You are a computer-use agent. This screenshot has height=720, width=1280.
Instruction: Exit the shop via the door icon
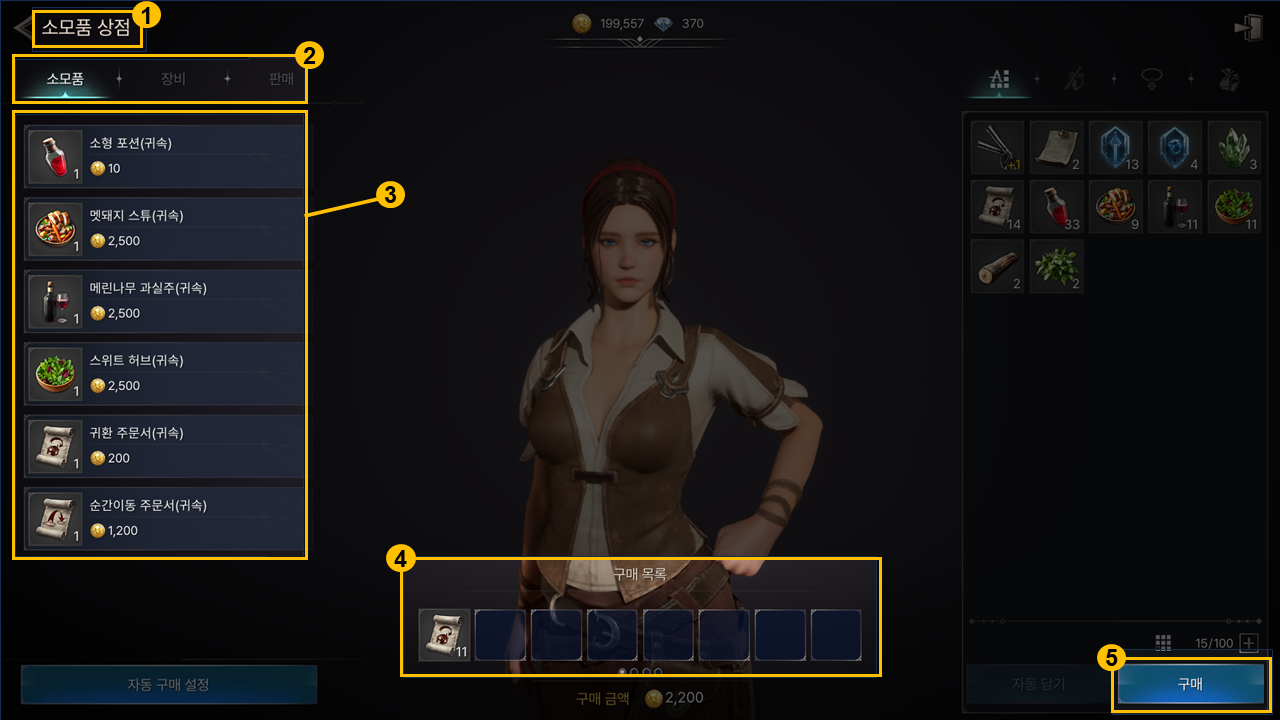[x=1248, y=28]
